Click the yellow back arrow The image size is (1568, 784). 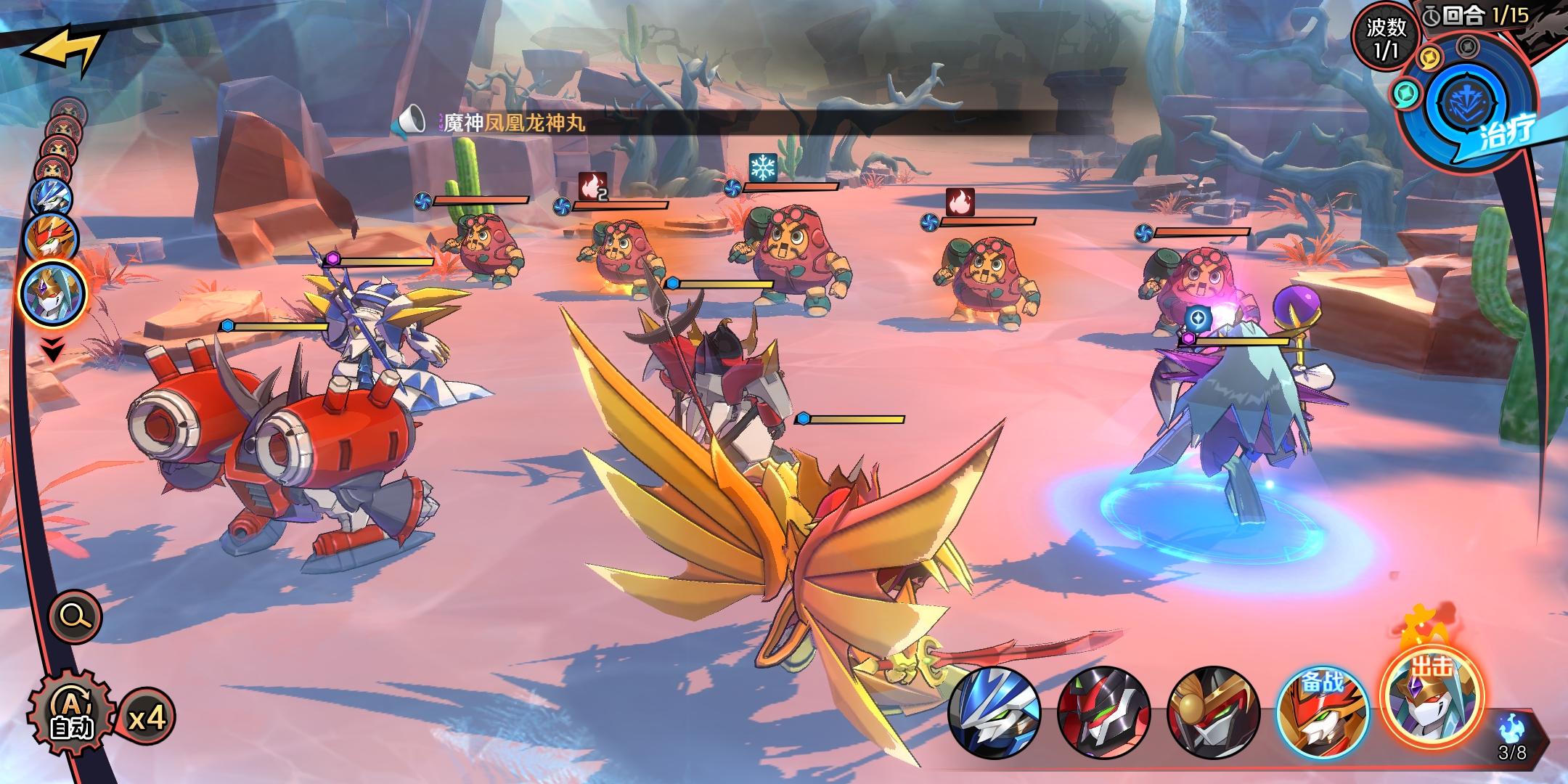(64, 49)
